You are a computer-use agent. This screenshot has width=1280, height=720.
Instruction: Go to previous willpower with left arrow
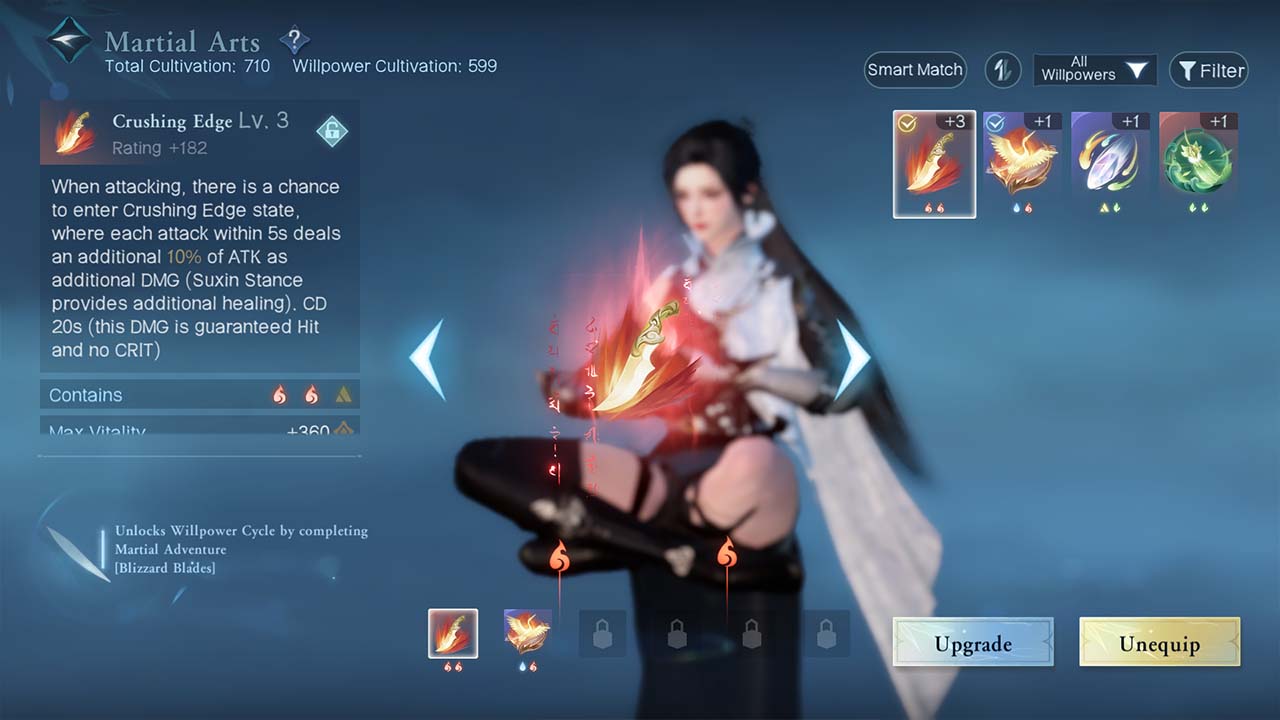tap(427, 359)
